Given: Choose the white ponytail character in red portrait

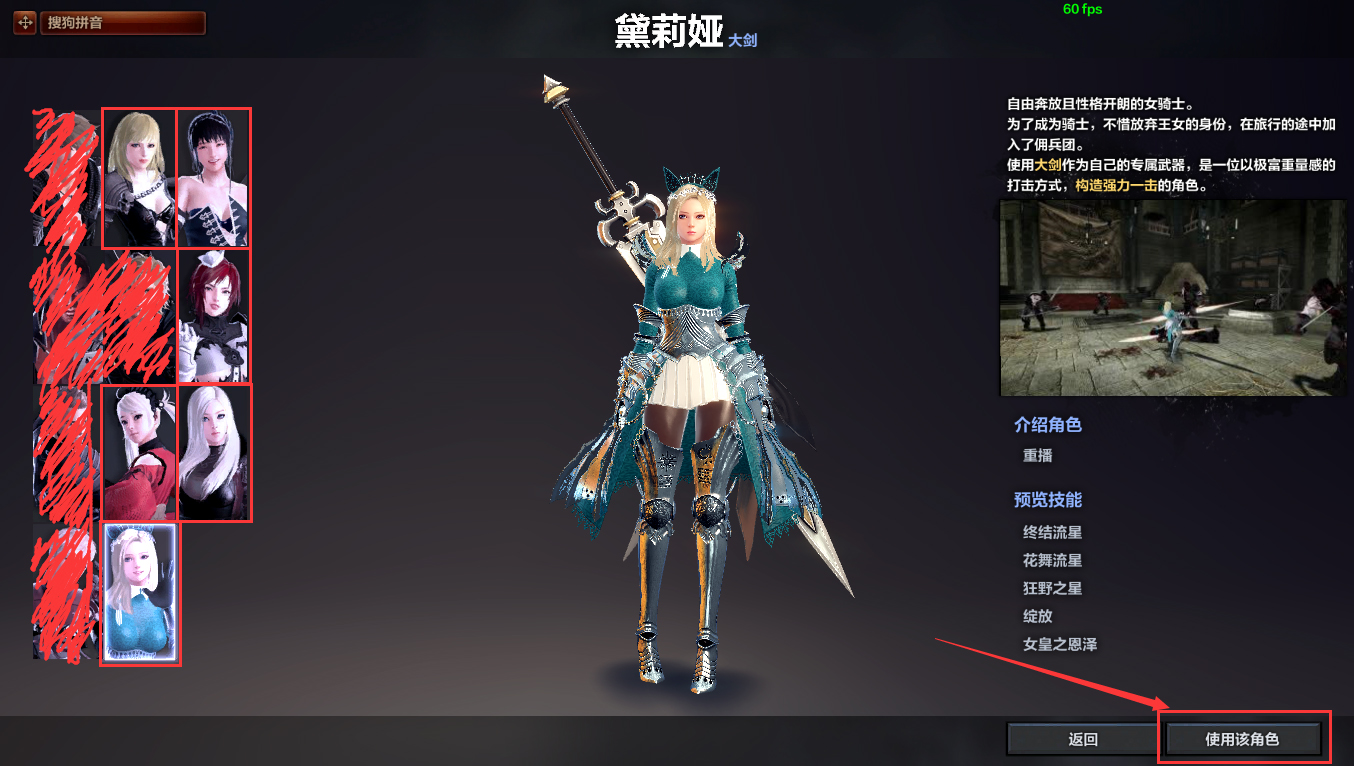Looking at the screenshot, I should [139, 453].
